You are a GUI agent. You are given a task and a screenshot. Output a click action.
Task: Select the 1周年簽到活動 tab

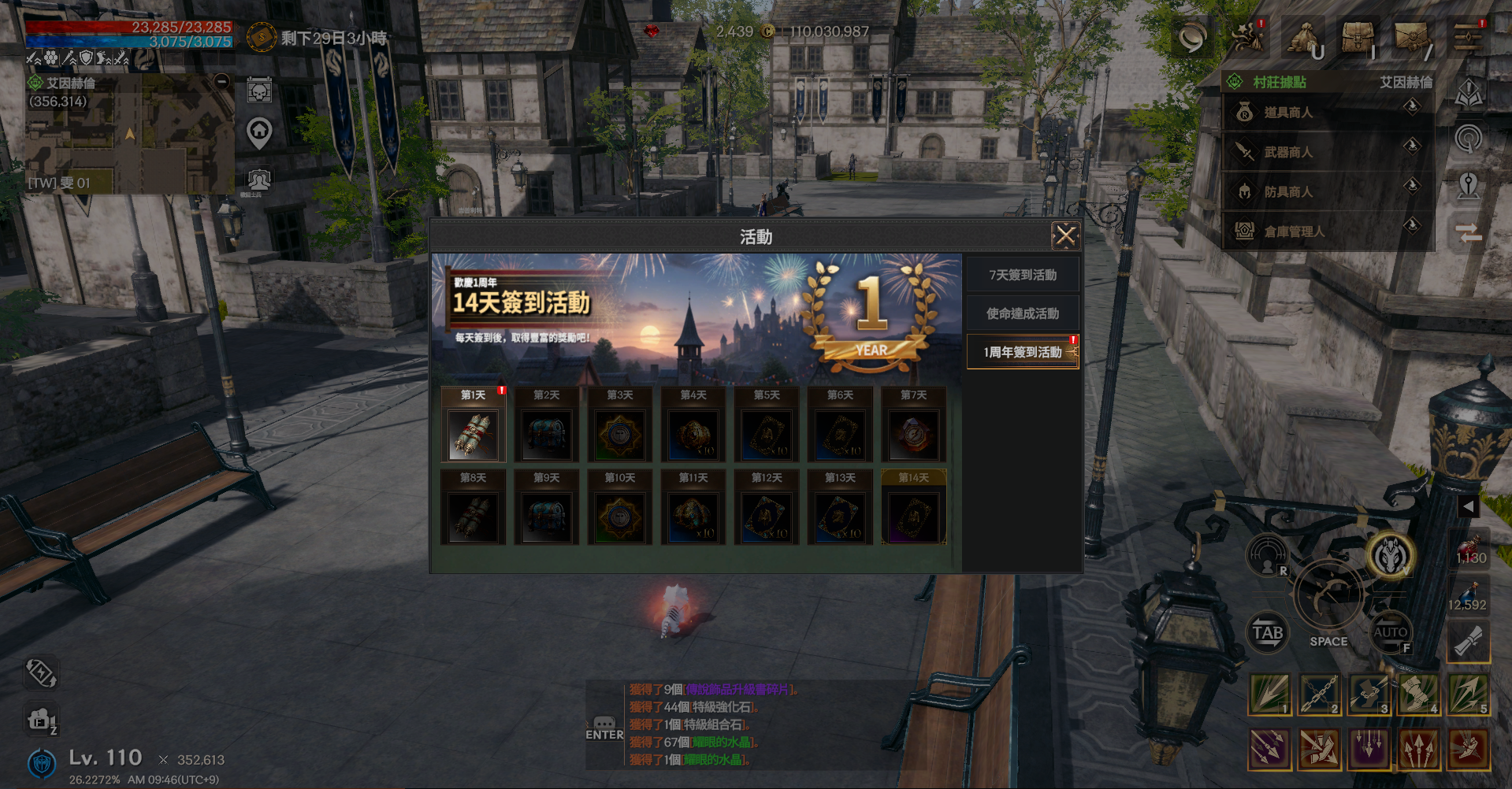coord(1022,352)
